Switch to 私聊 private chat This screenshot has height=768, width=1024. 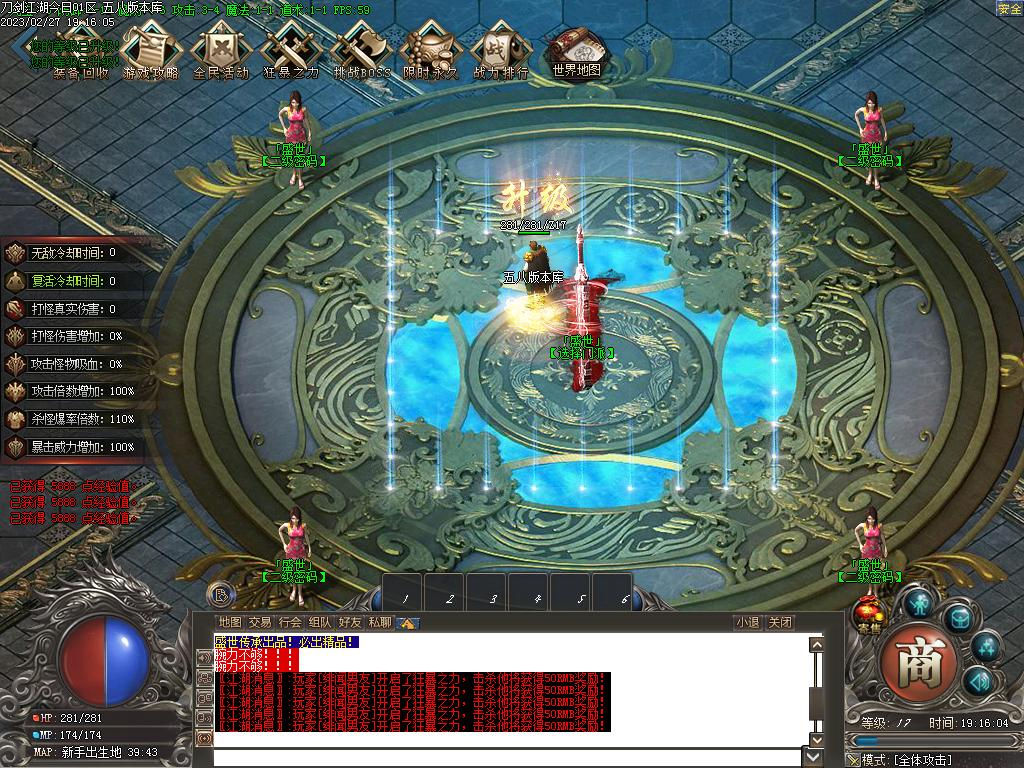(380, 622)
